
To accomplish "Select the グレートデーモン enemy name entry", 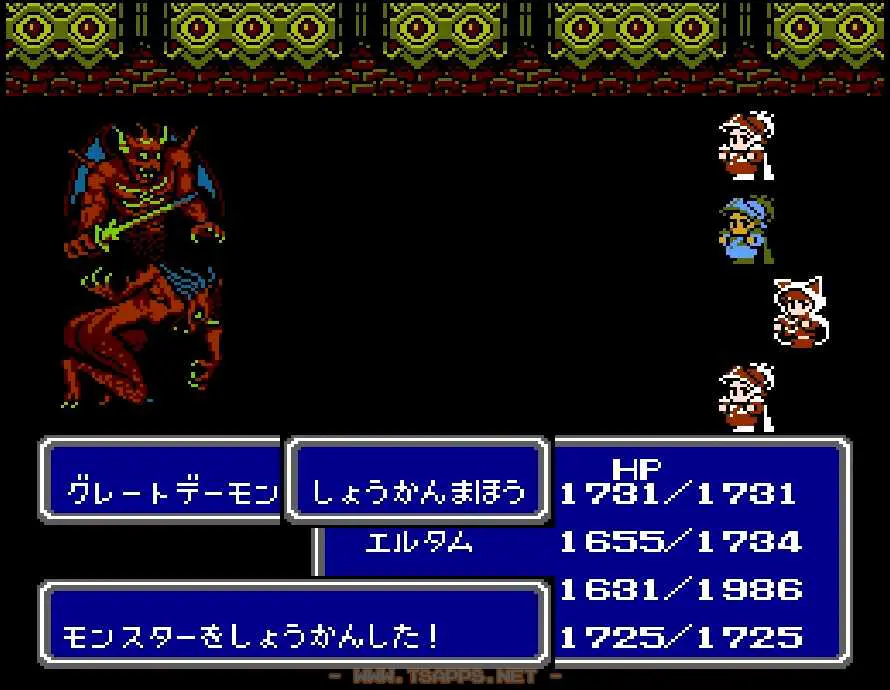I will (172, 492).
